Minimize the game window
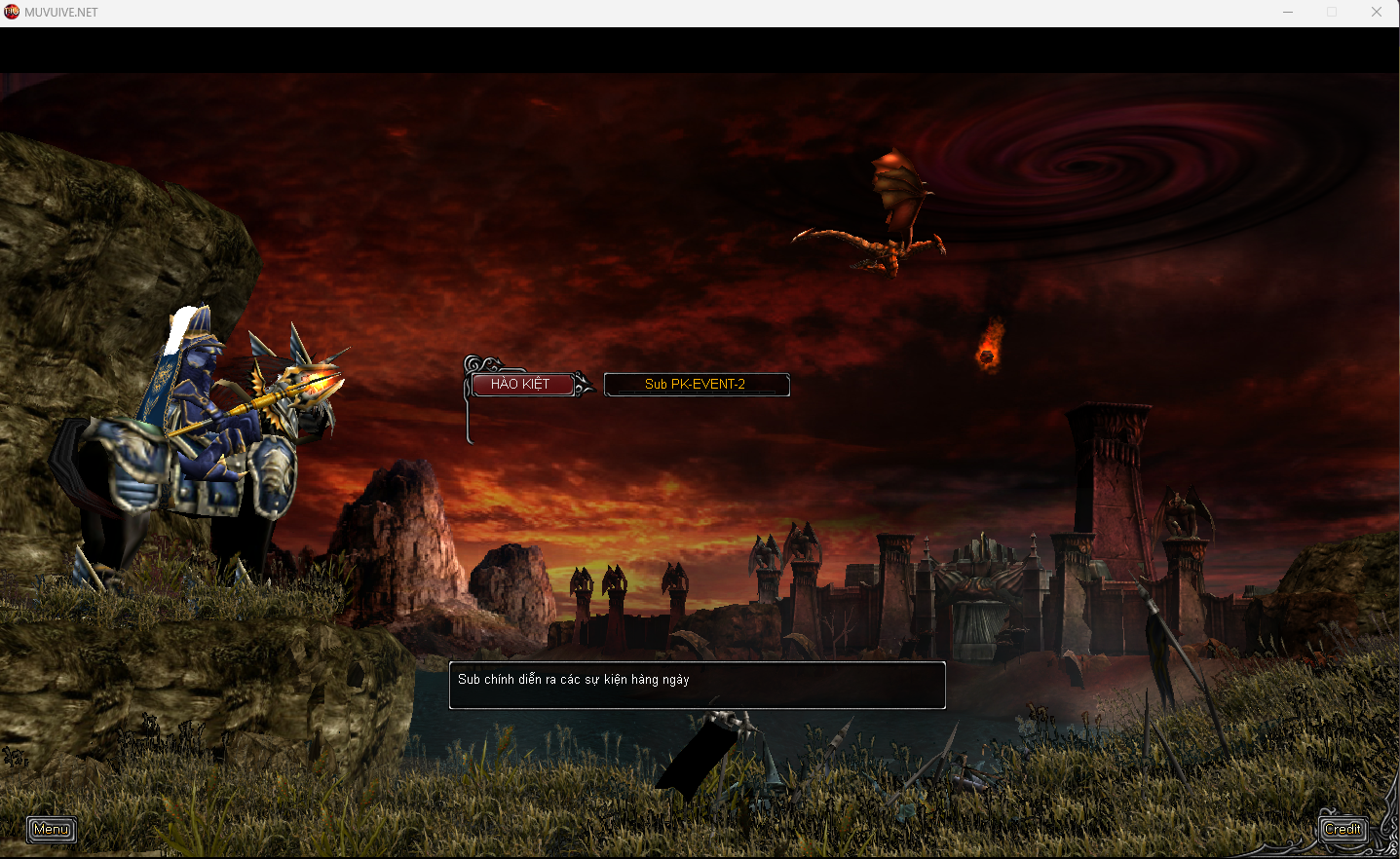 click(x=1288, y=13)
